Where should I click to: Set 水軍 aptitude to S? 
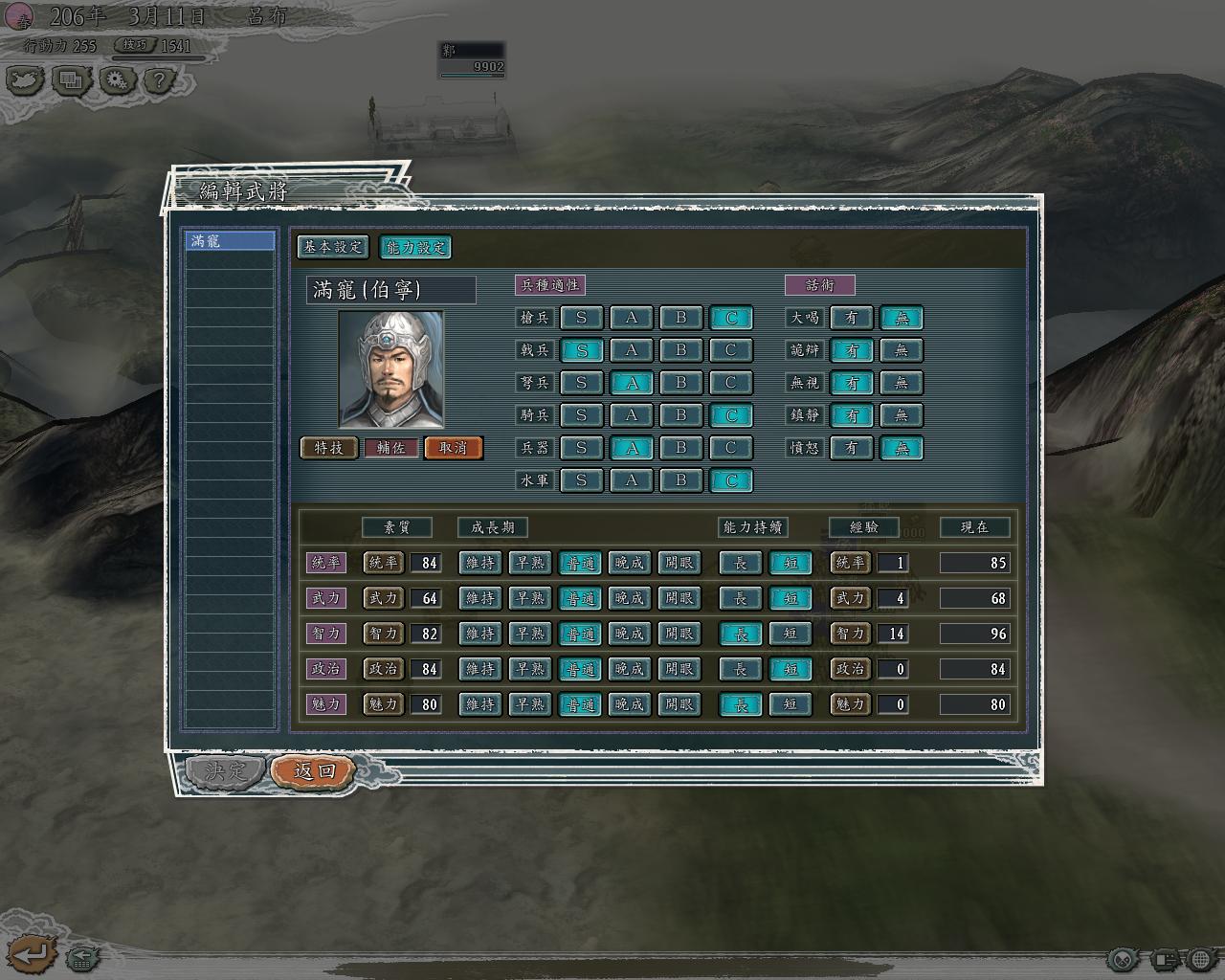click(x=581, y=480)
